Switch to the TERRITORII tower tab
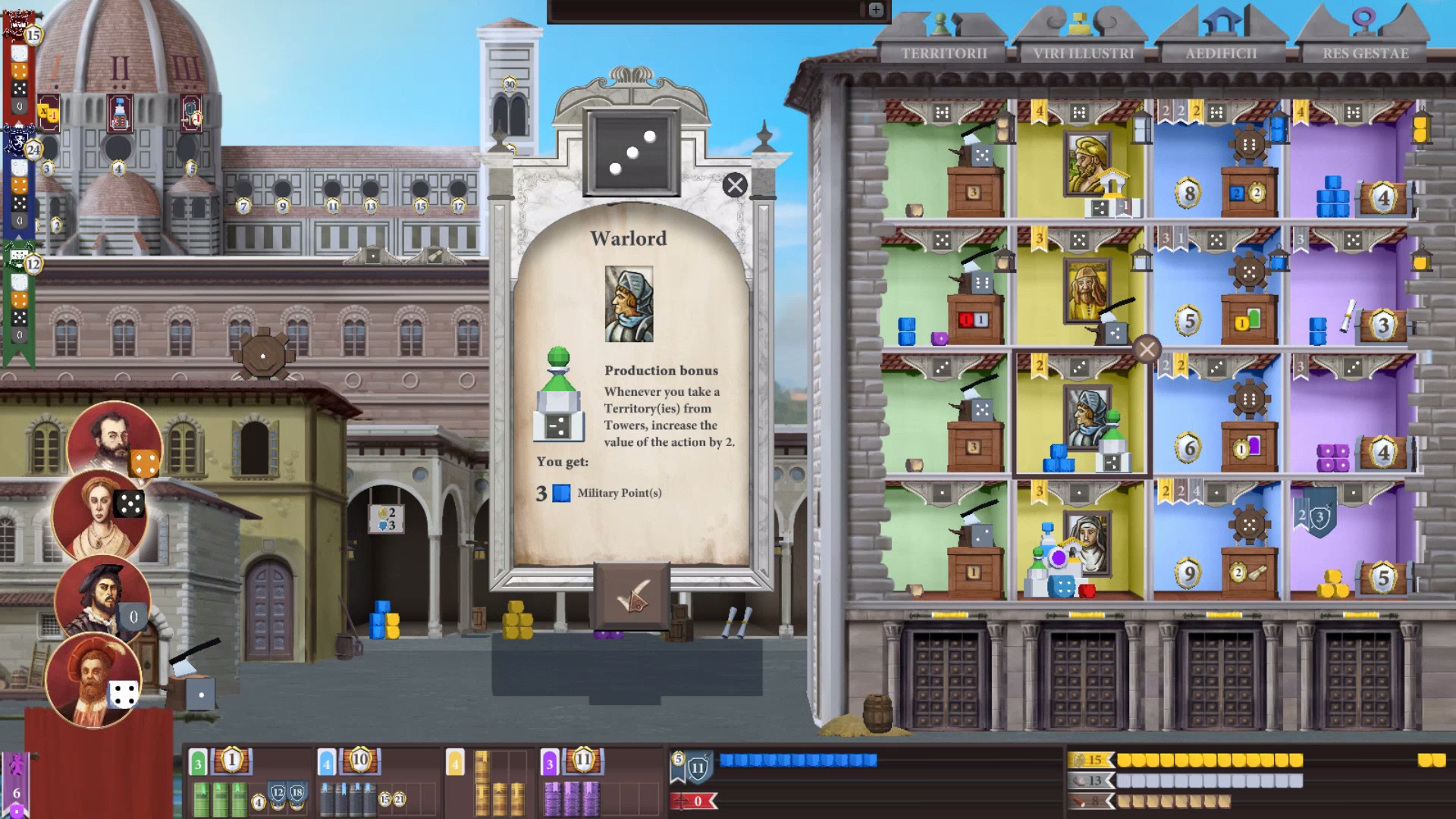Image resolution: width=1456 pixels, height=819 pixels. (943, 54)
